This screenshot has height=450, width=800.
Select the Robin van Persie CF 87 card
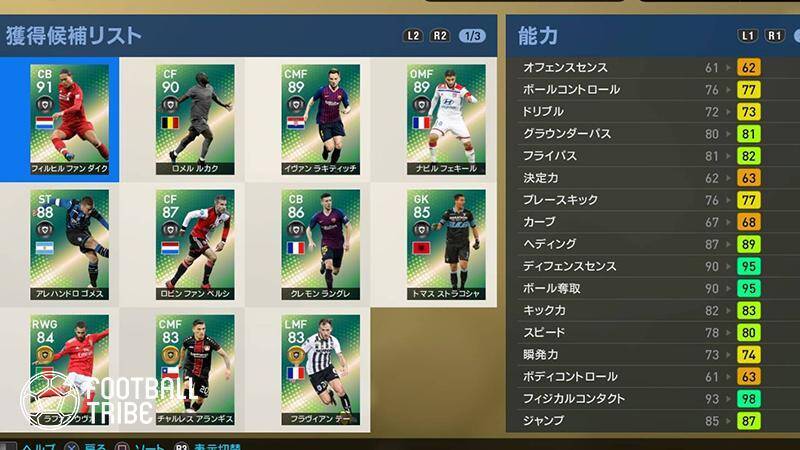point(195,242)
